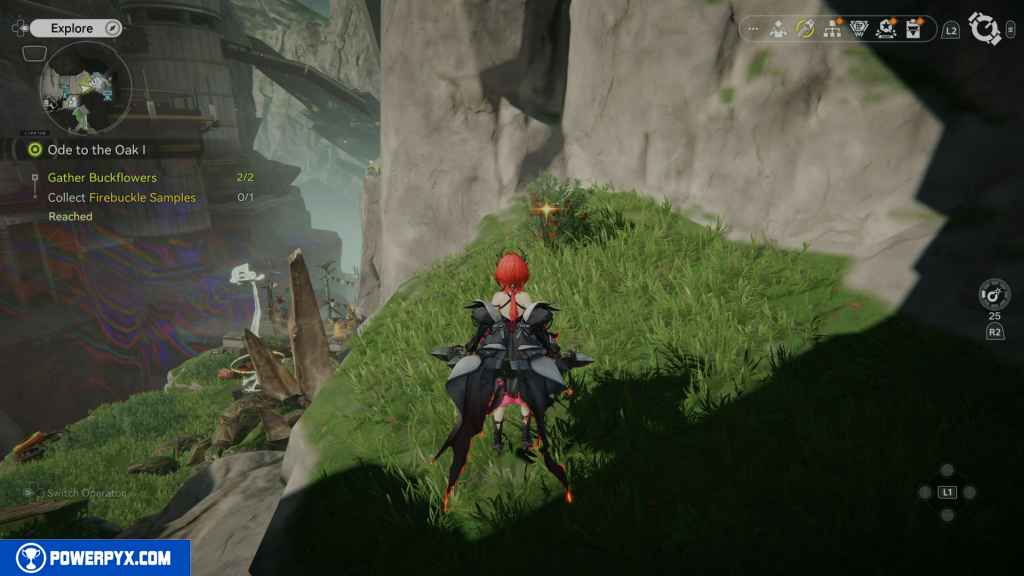The height and width of the screenshot is (576, 1024).
Task: Open the inverted triangle emblem icon
Action: 858,30
